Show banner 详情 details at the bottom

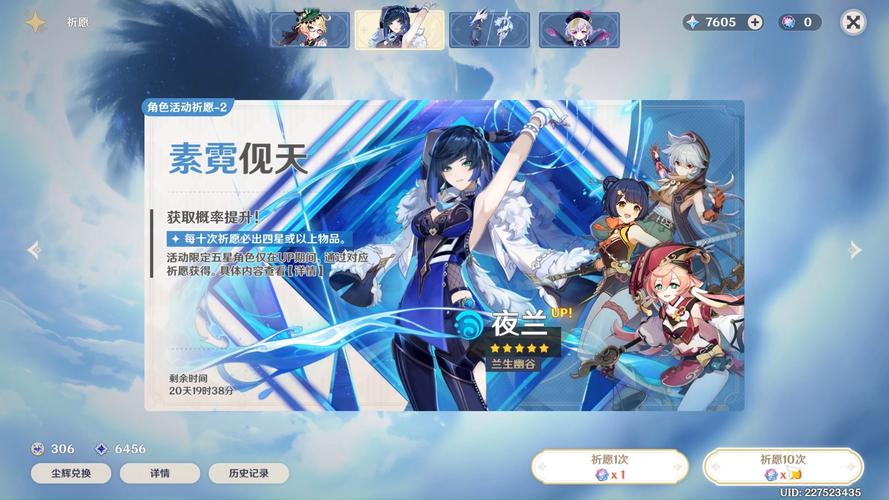click(160, 473)
